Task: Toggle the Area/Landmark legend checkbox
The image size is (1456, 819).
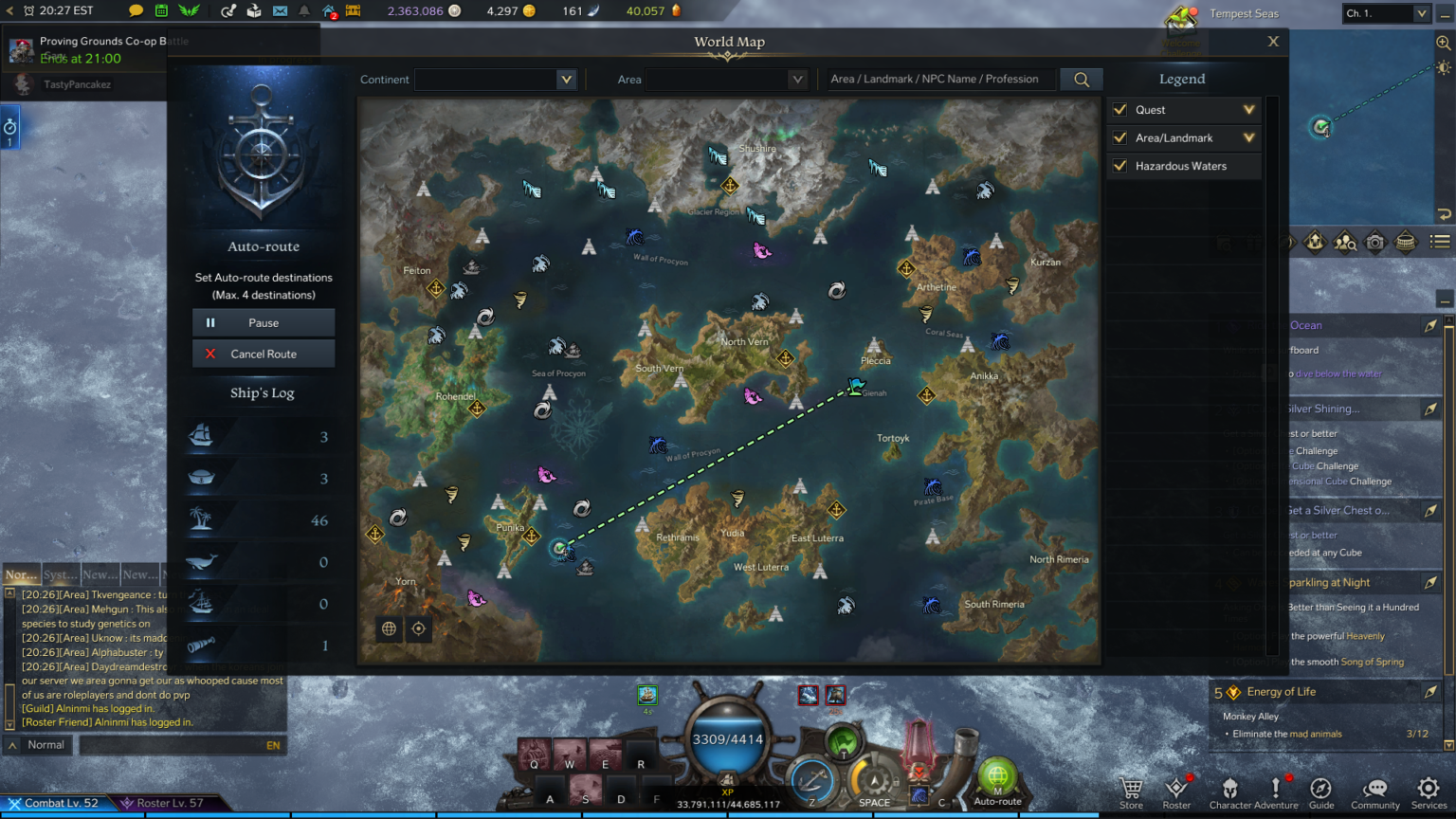Action: 1120,138
